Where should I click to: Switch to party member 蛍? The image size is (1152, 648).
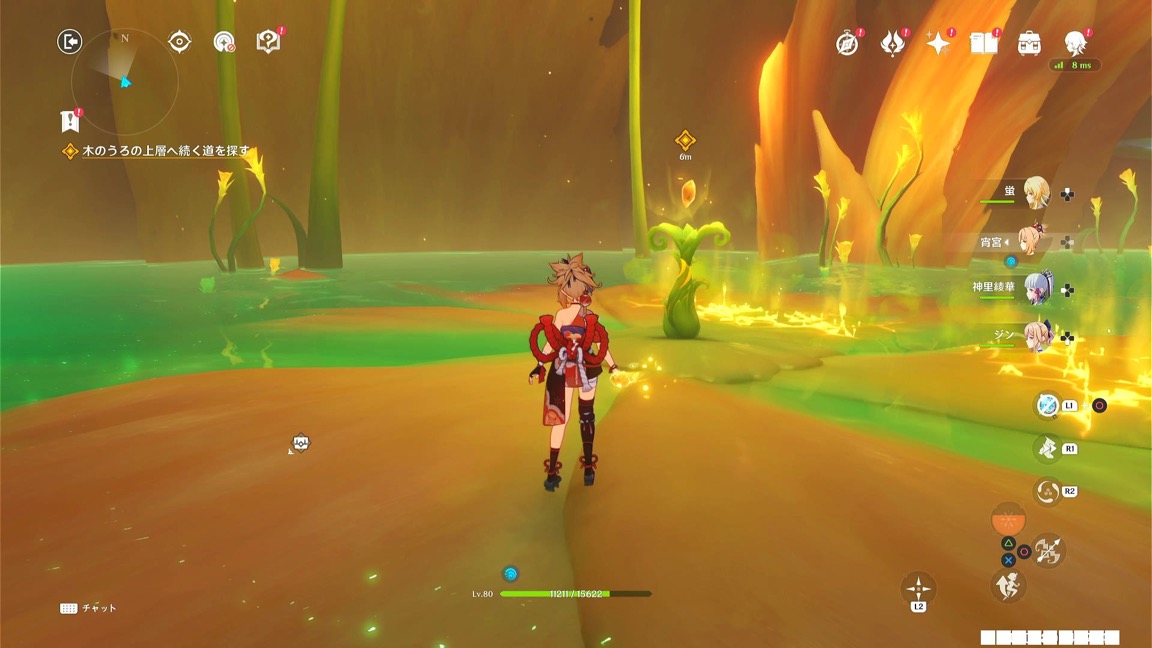tap(1035, 193)
